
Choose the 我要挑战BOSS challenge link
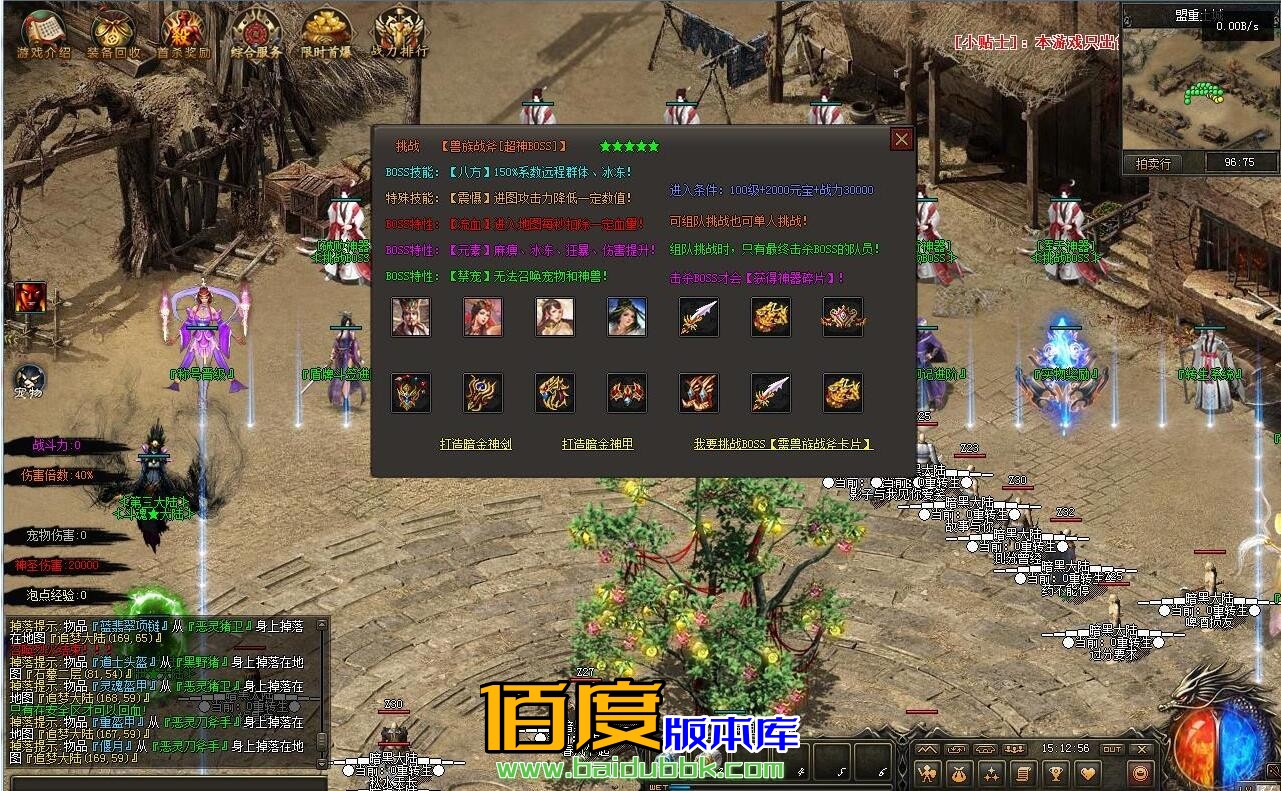[x=783, y=444]
